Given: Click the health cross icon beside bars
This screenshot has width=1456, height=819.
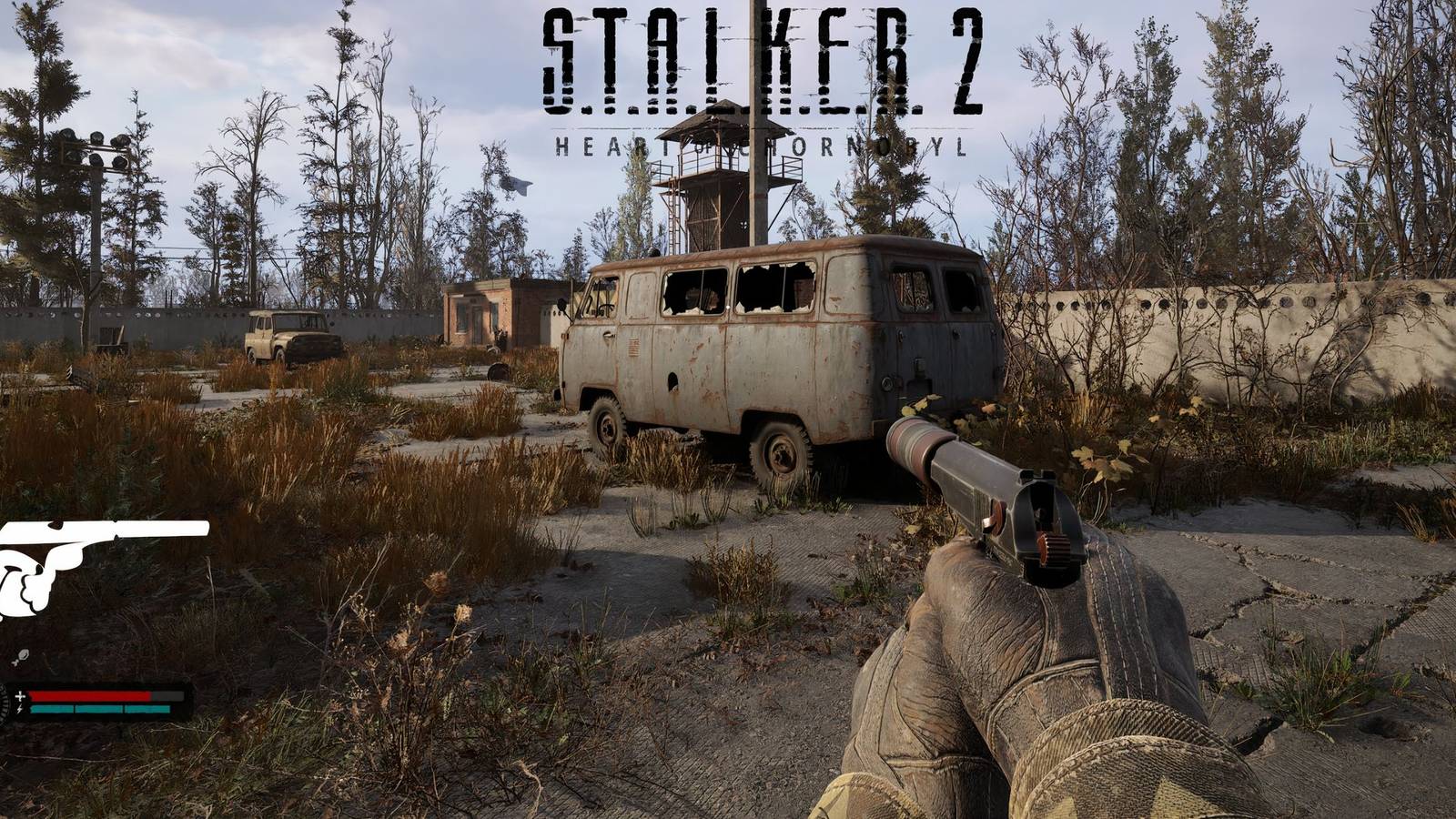Looking at the screenshot, I should point(21,696).
